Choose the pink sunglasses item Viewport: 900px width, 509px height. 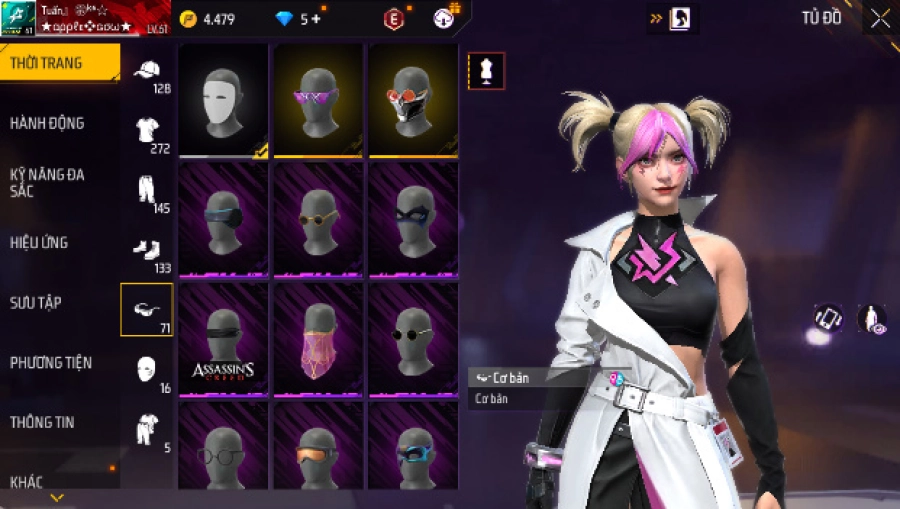(318, 100)
